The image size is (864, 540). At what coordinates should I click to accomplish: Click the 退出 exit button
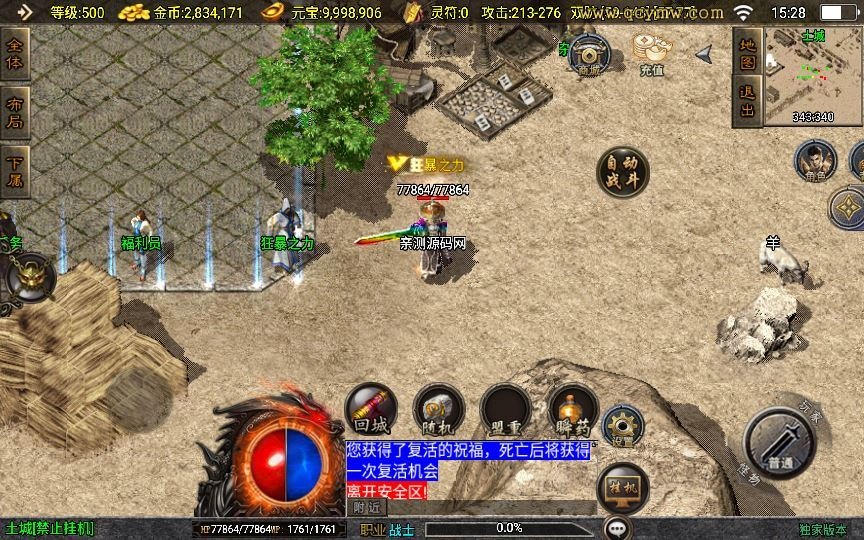(746, 101)
